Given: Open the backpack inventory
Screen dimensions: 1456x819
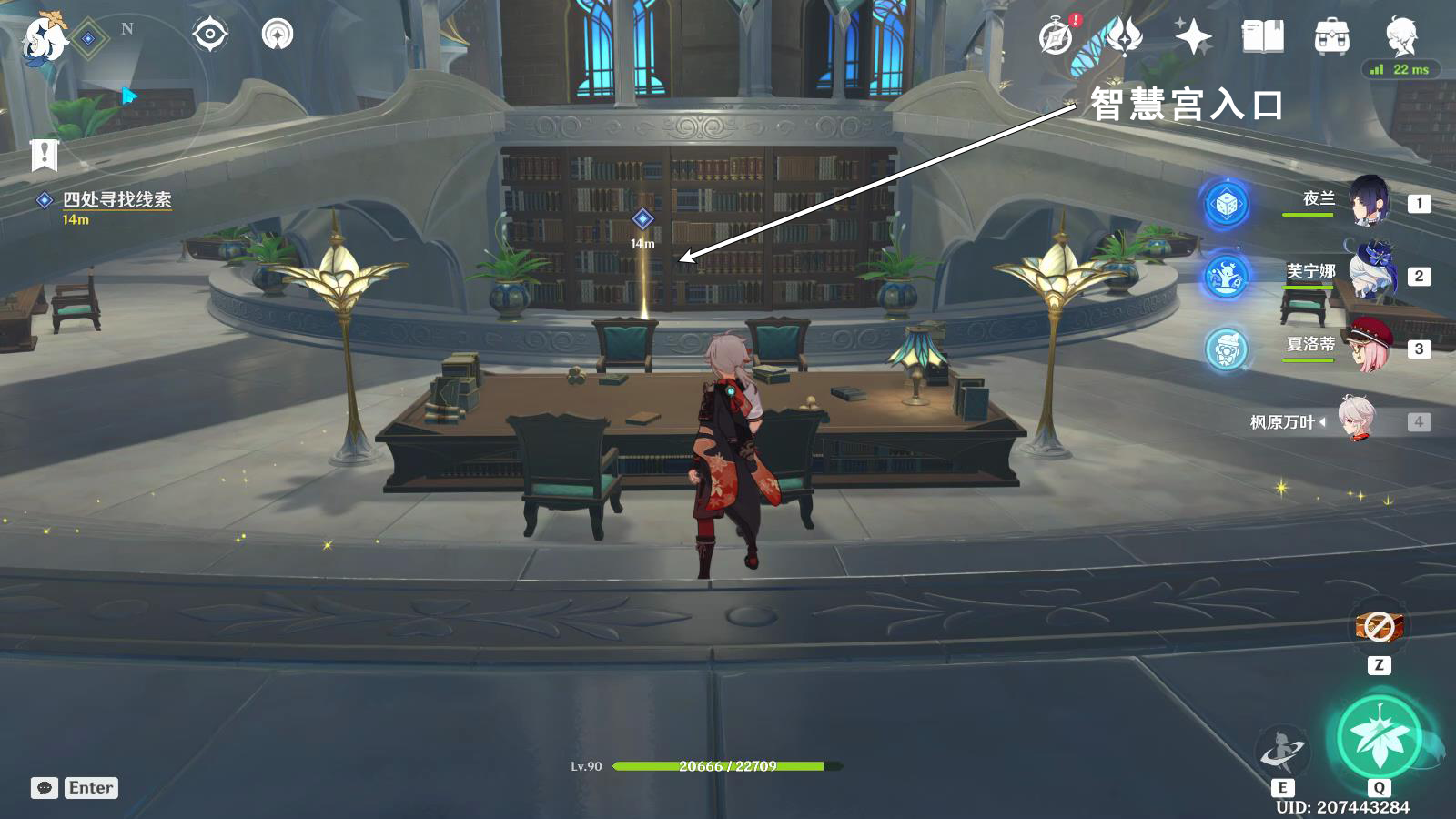Looking at the screenshot, I should 1331,37.
